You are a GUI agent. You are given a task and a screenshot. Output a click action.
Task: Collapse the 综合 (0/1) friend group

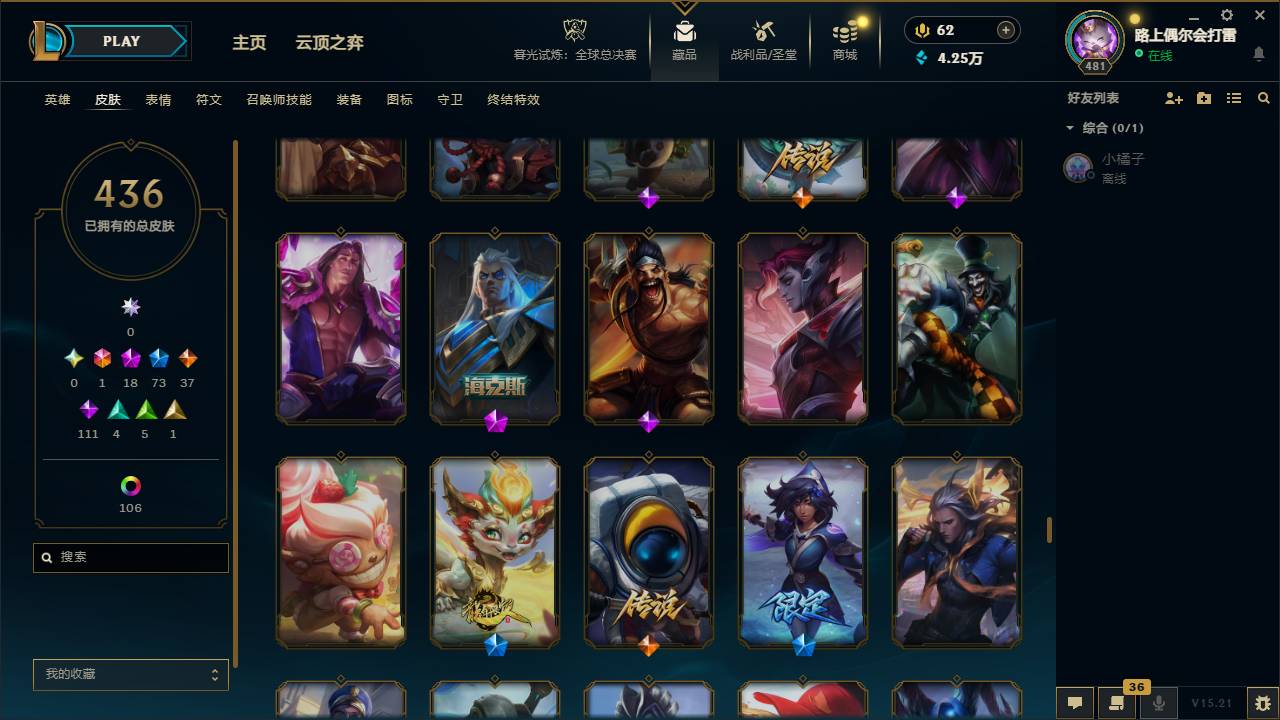pyautogui.click(x=1070, y=128)
